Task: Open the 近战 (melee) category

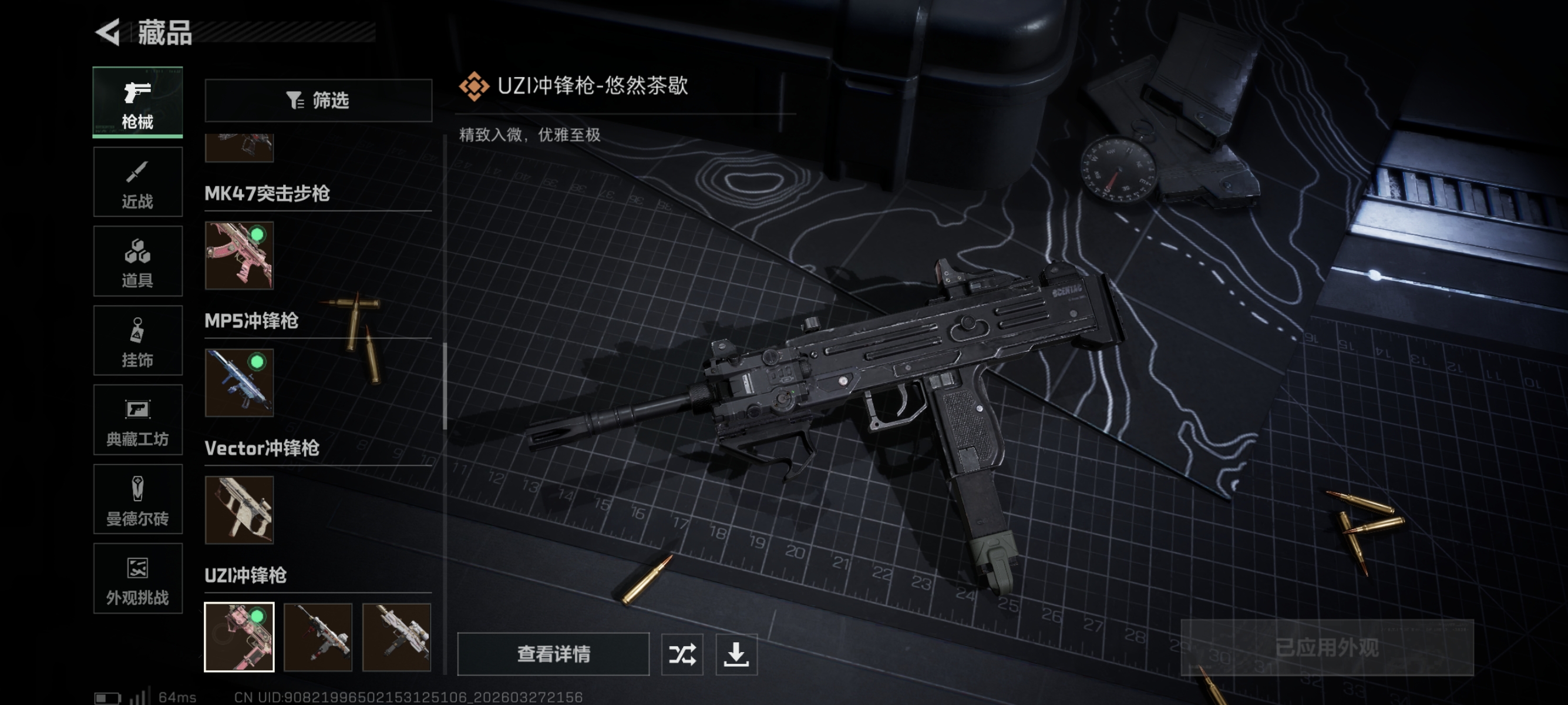Action: [137, 182]
